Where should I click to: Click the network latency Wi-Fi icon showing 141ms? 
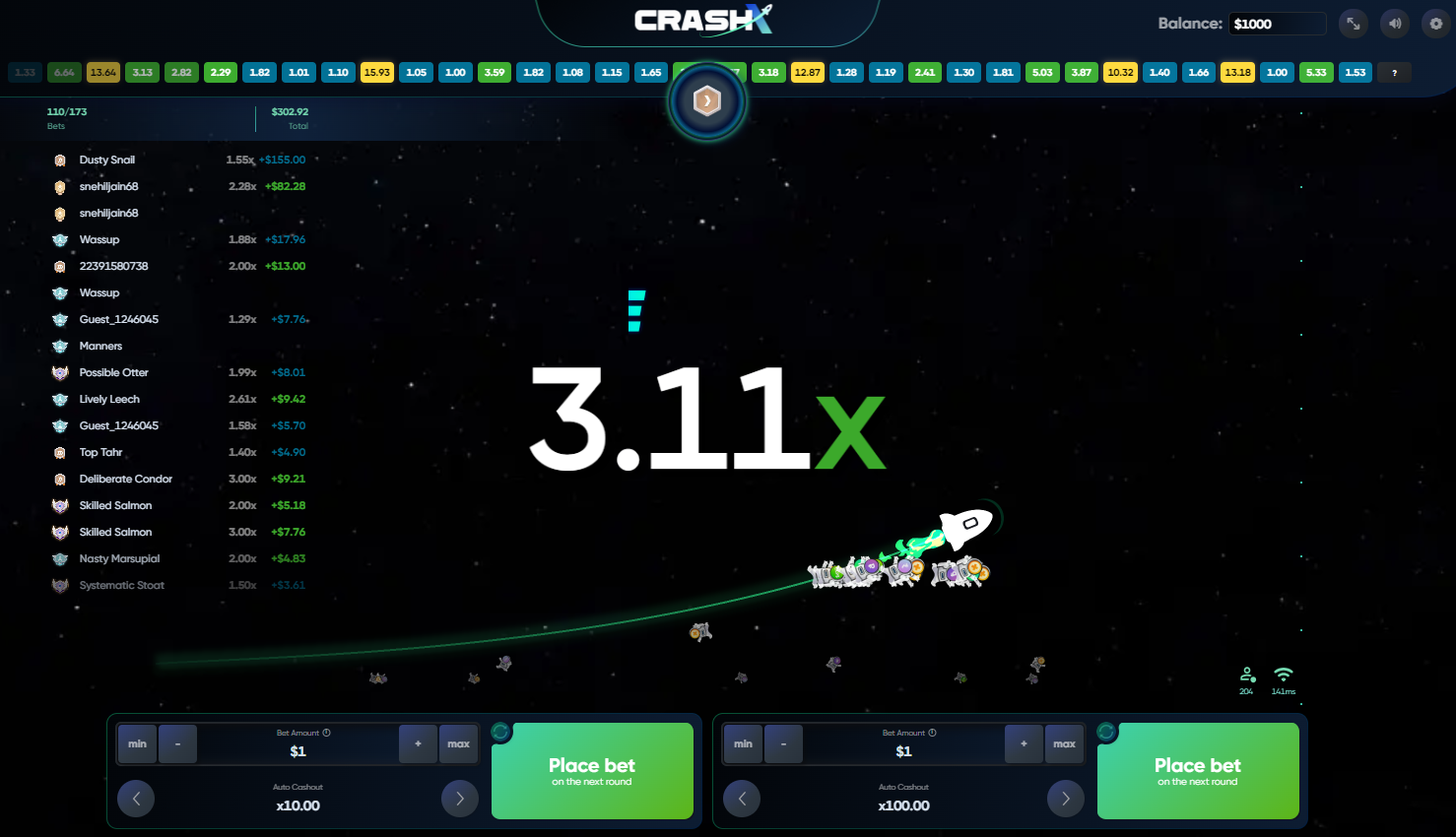pyautogui.click(x=1283, y=674)
